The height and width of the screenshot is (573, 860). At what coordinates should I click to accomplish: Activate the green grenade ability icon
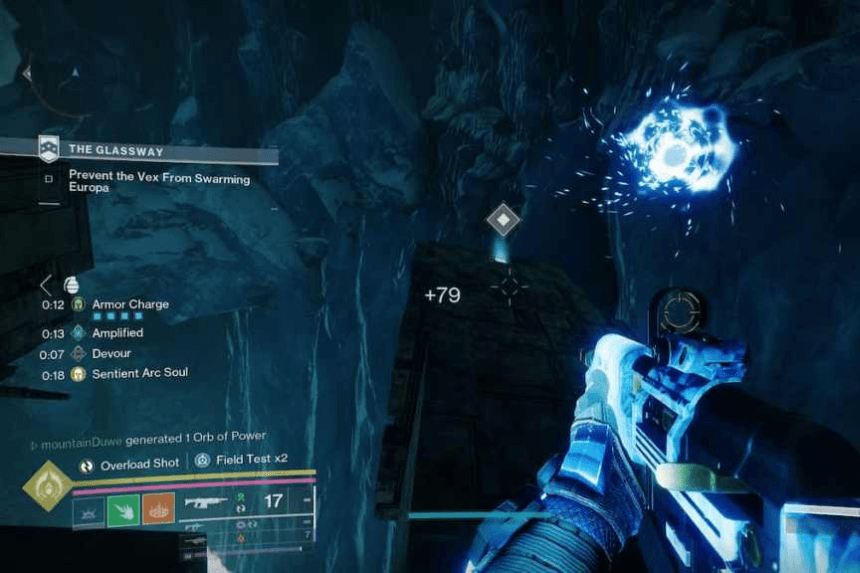pyautogui.click(x=122, y=510)
